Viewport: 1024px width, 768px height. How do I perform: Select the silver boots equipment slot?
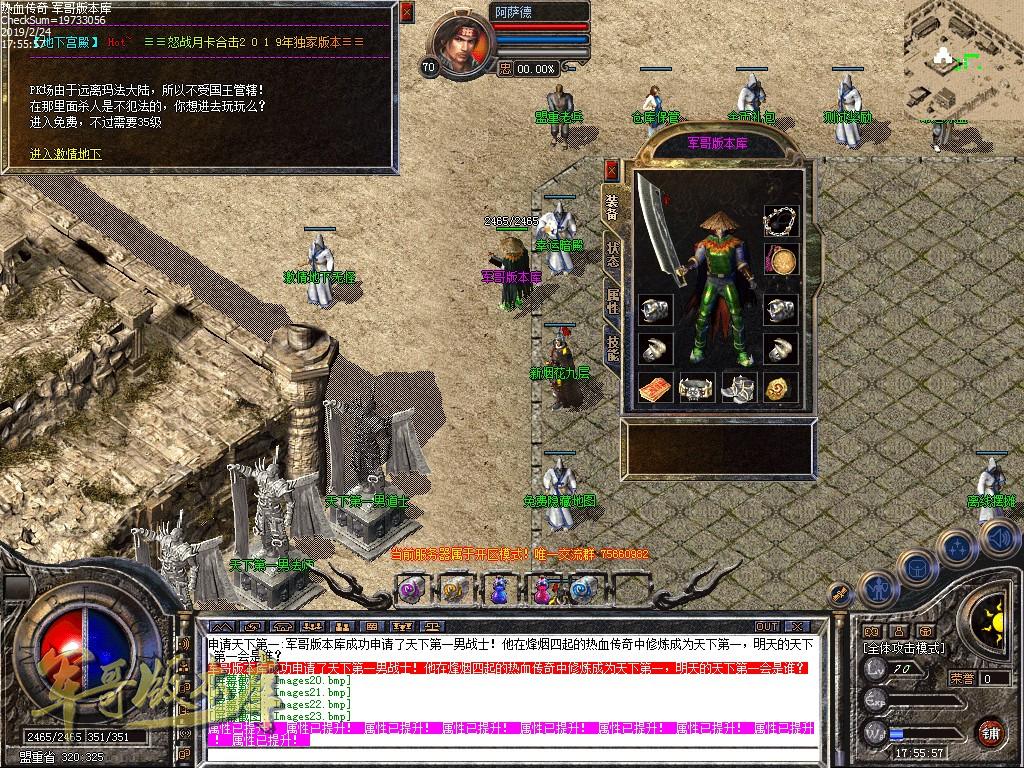tap(739, 387)
